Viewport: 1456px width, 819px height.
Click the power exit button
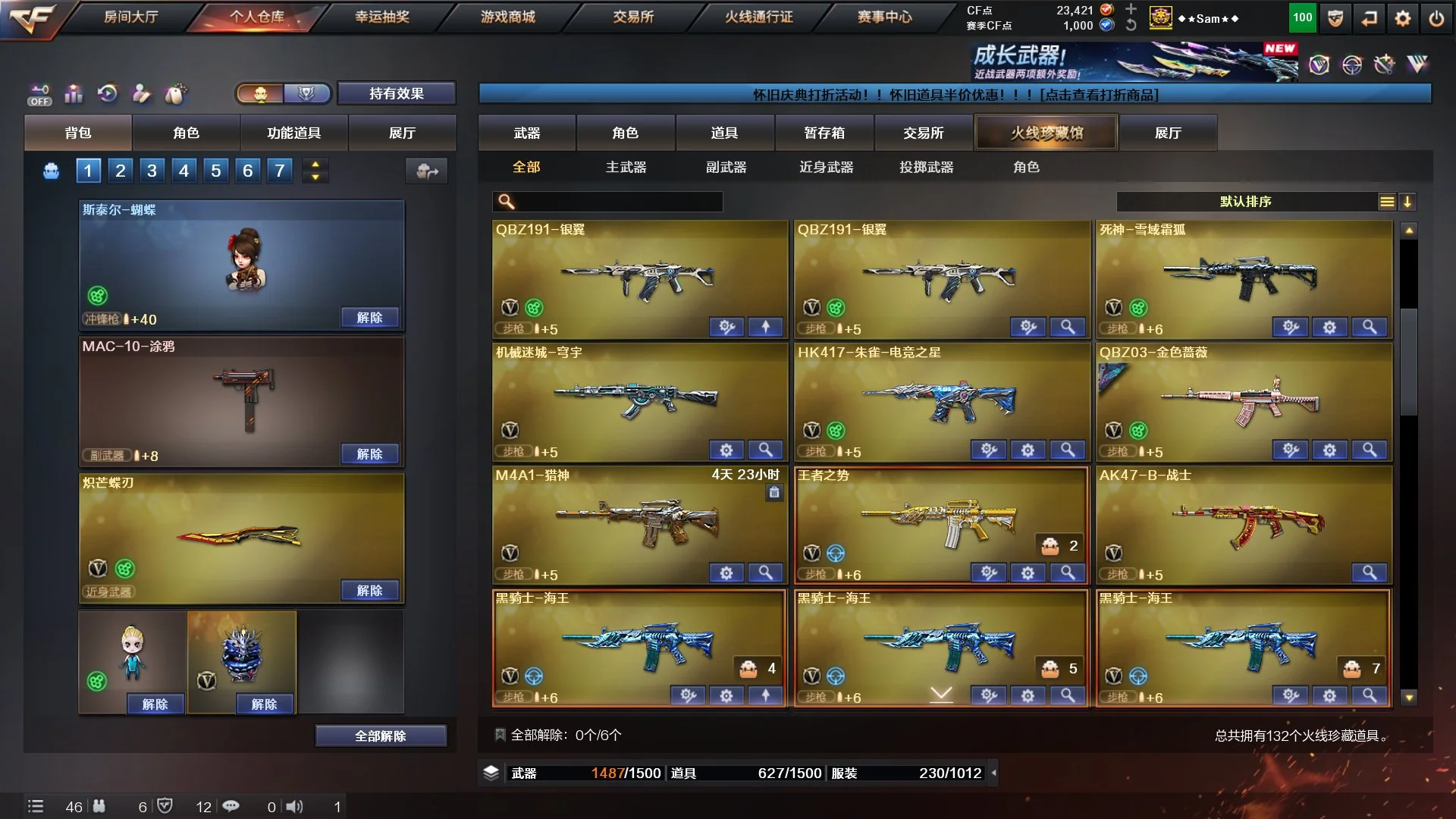click(x=1436, y=18)
